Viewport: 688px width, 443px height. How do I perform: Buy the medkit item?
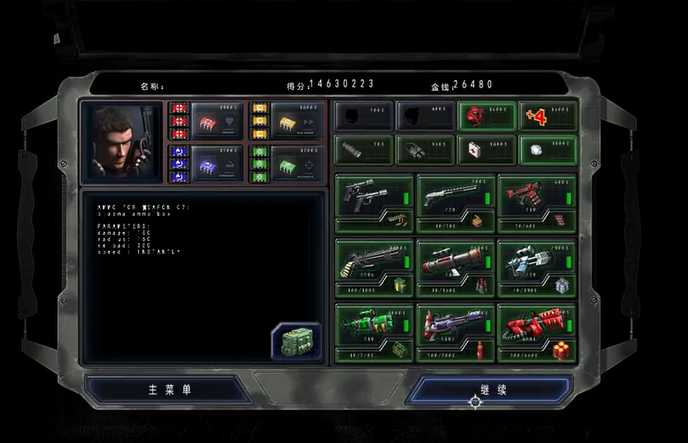pyautogui.click(x=486, y=149)
